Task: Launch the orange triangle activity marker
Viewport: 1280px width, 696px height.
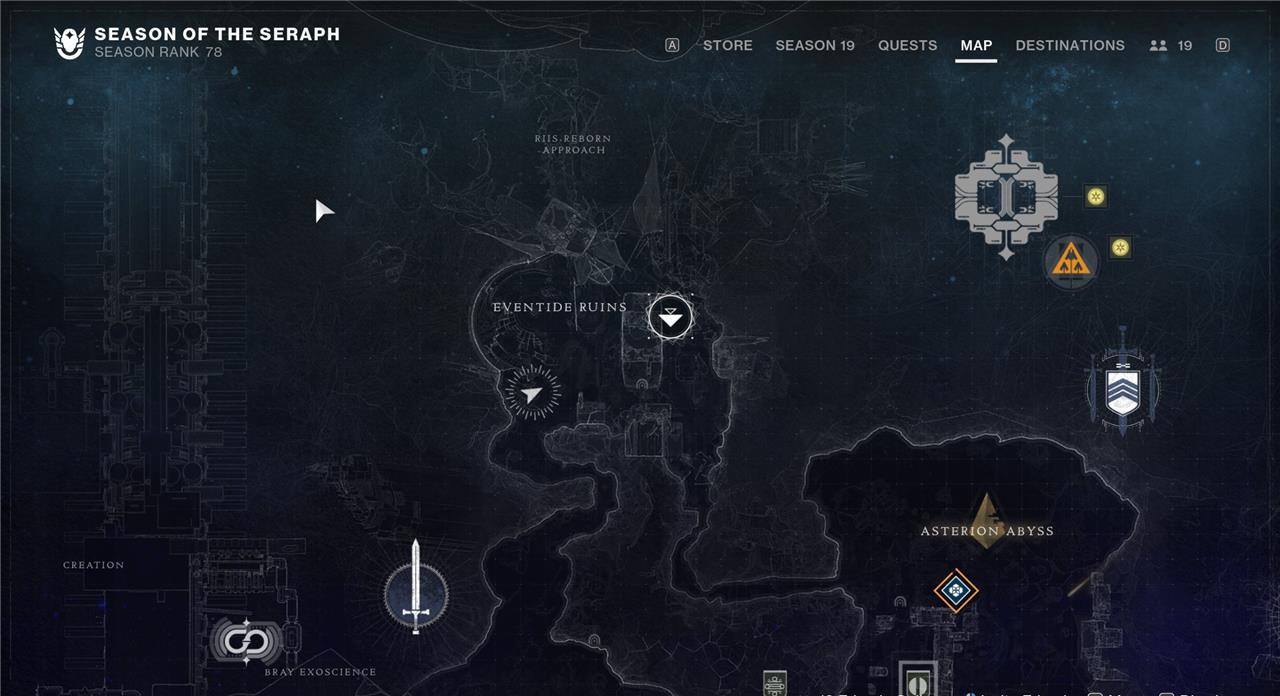Action: click(1071, 263)
